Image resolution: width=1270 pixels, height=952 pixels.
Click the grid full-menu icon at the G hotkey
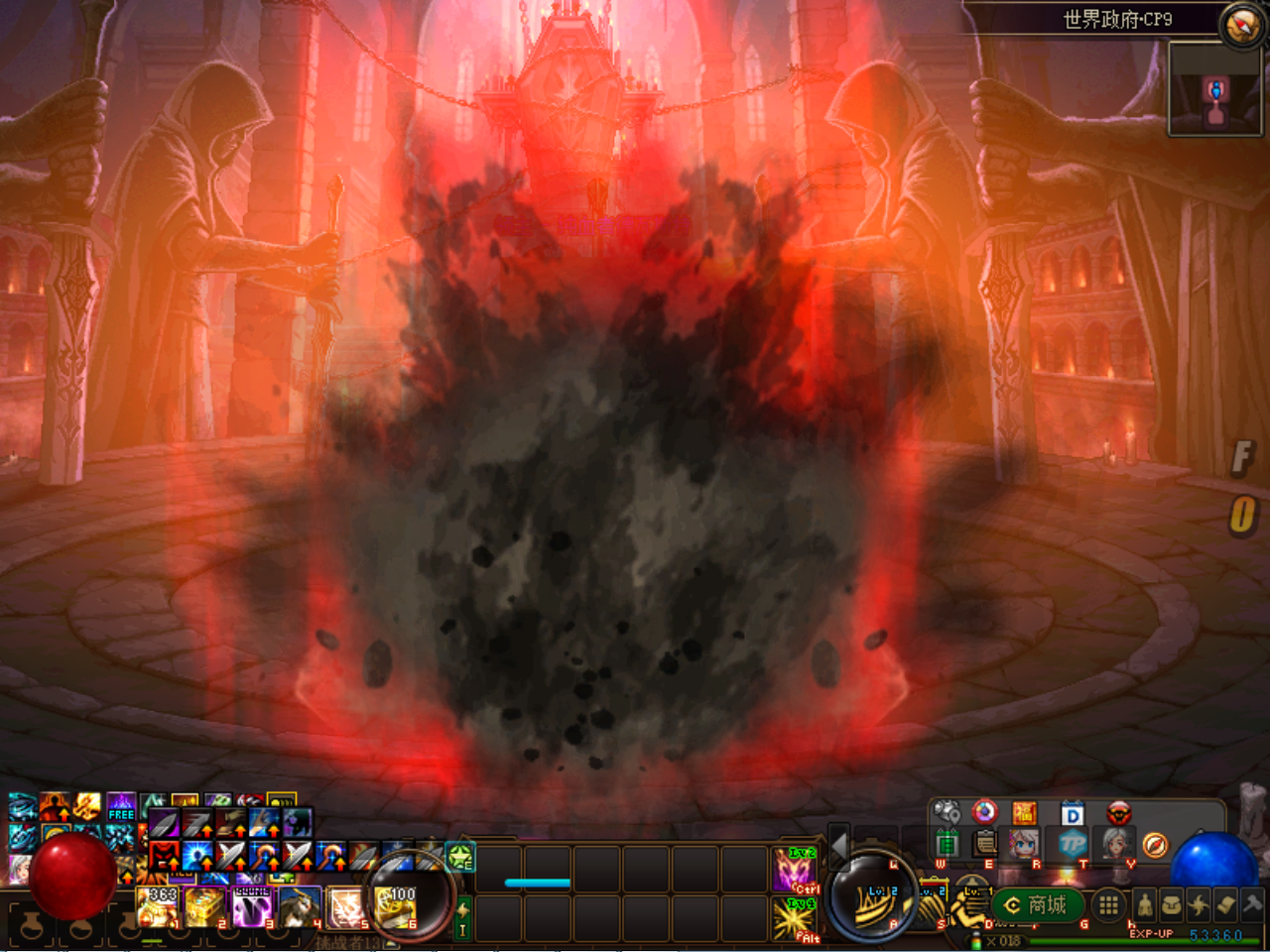pyautogui.click(x=1108, y=905)
